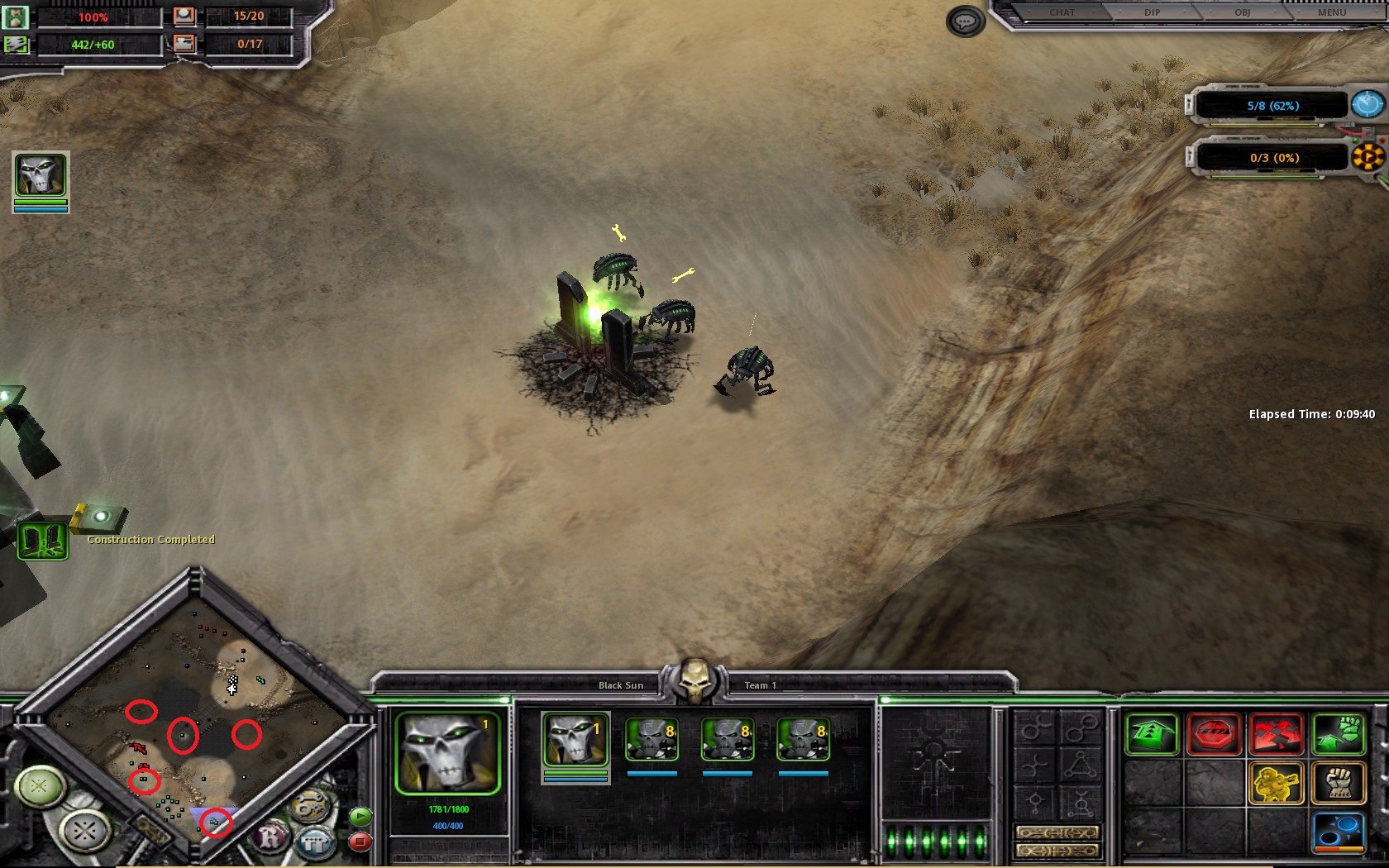
Task: Open the MENU tab
Action: 1331,12
